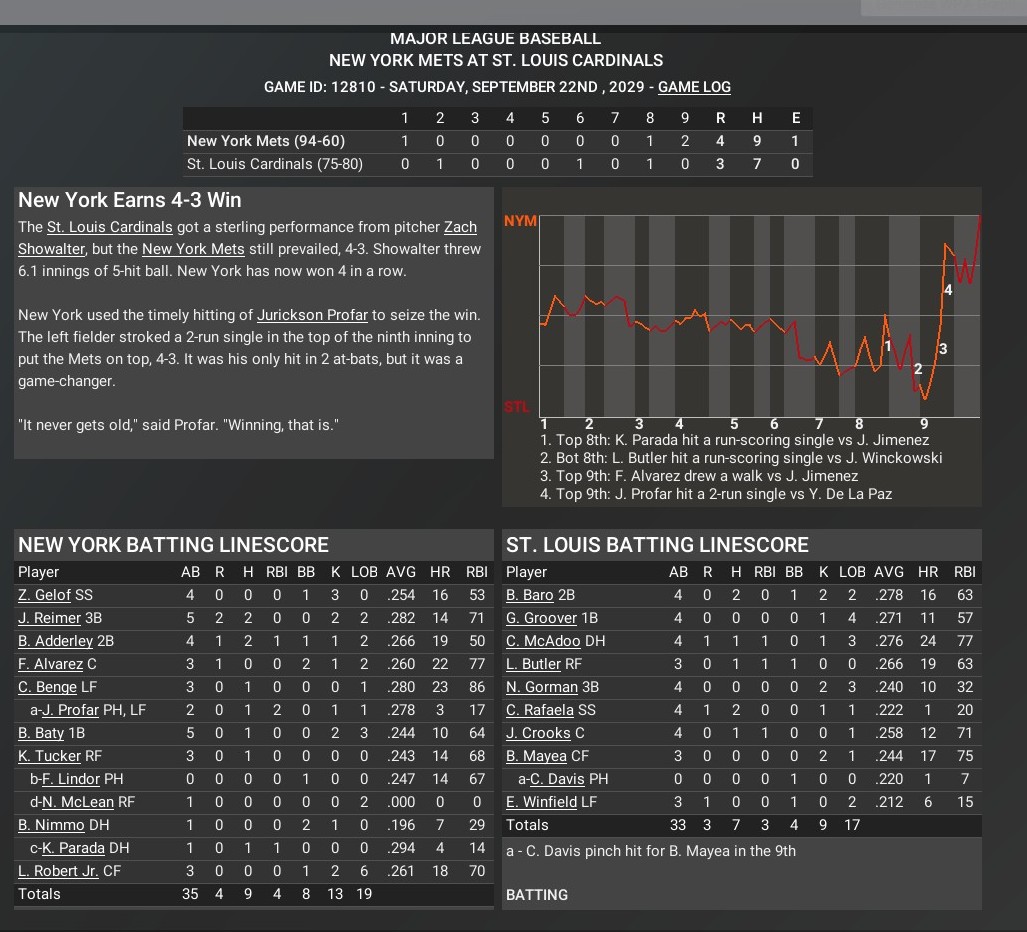The image size is (1027, 932).
Task: Select B. Adderley in batting linescore
Action: coord(56,641)
